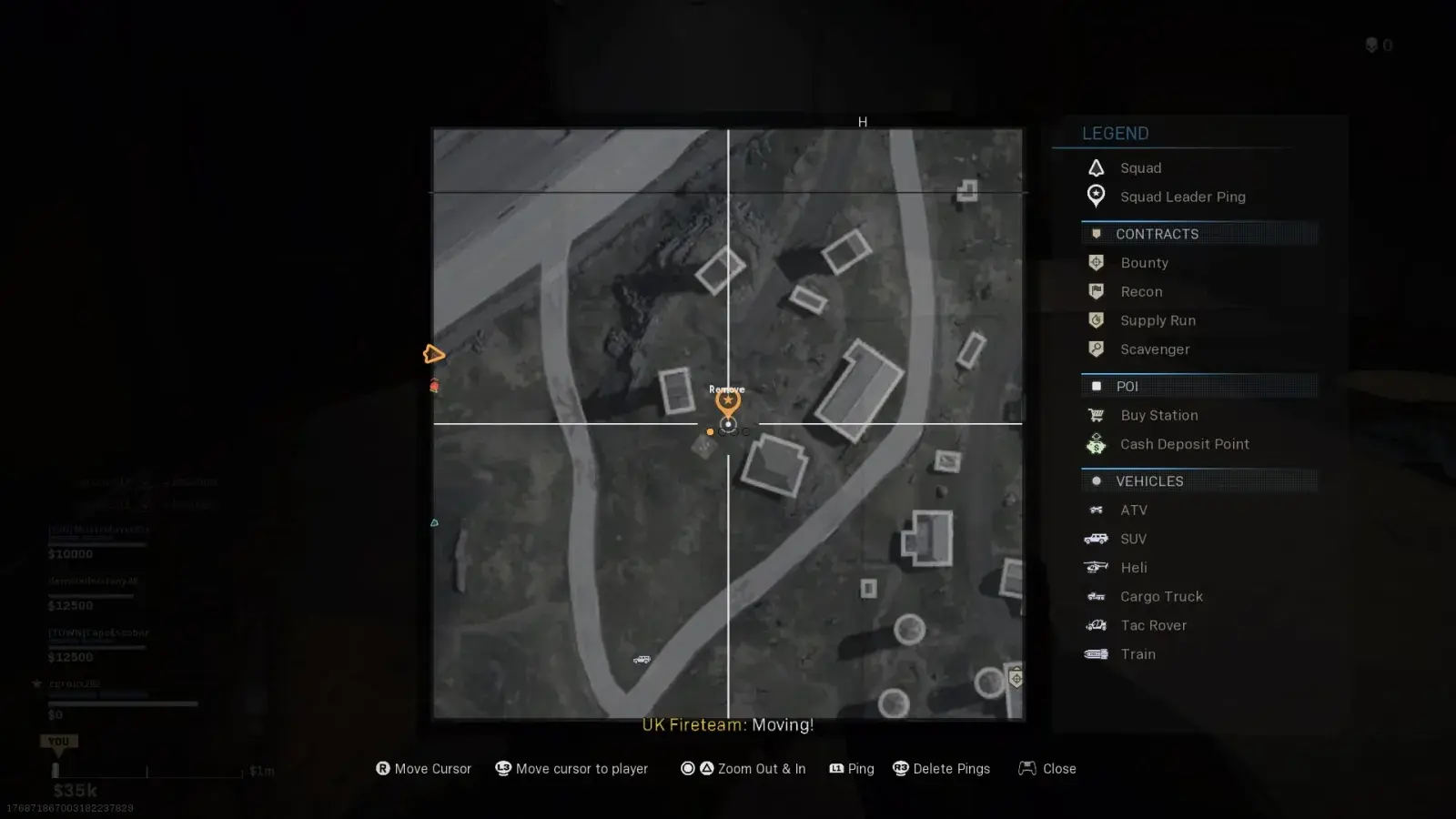Screen dimensions: 1456x819
Task: Expand the VEHICLES section header
Action: click(1149, 481)
